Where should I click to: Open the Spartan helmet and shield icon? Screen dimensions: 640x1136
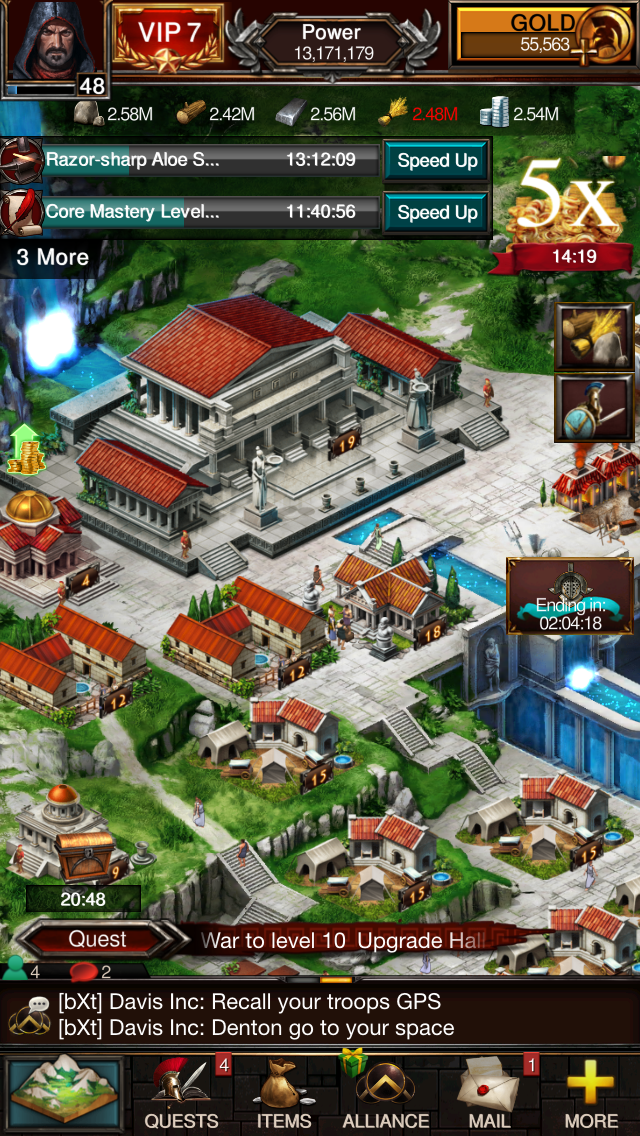point(594,409)
